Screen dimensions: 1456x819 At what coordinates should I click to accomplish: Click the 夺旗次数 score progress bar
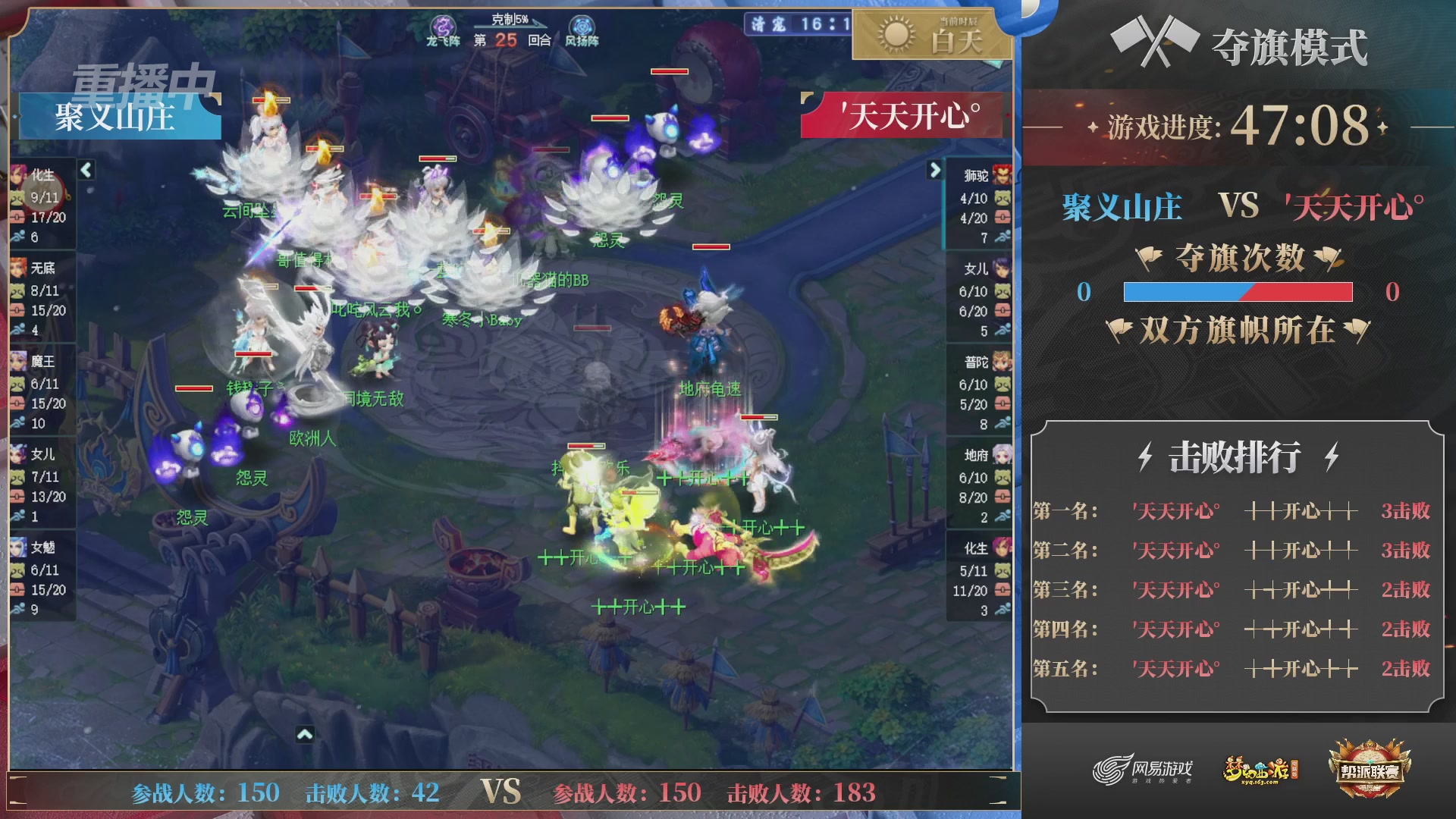1238,293
